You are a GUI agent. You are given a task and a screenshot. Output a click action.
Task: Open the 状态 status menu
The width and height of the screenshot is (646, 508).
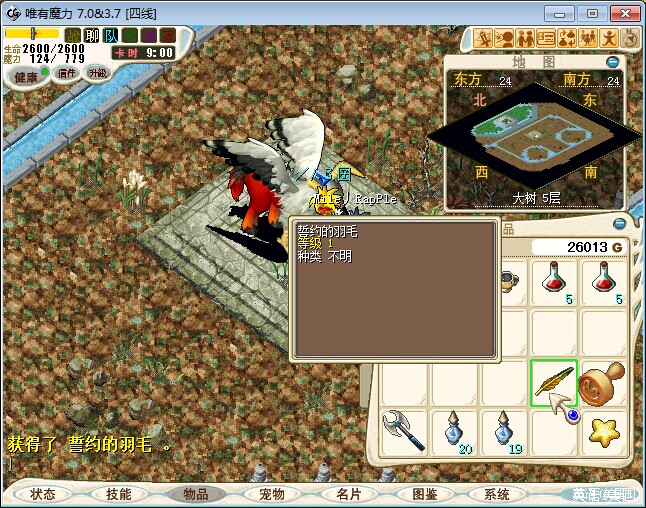click(x=43, y=494)
